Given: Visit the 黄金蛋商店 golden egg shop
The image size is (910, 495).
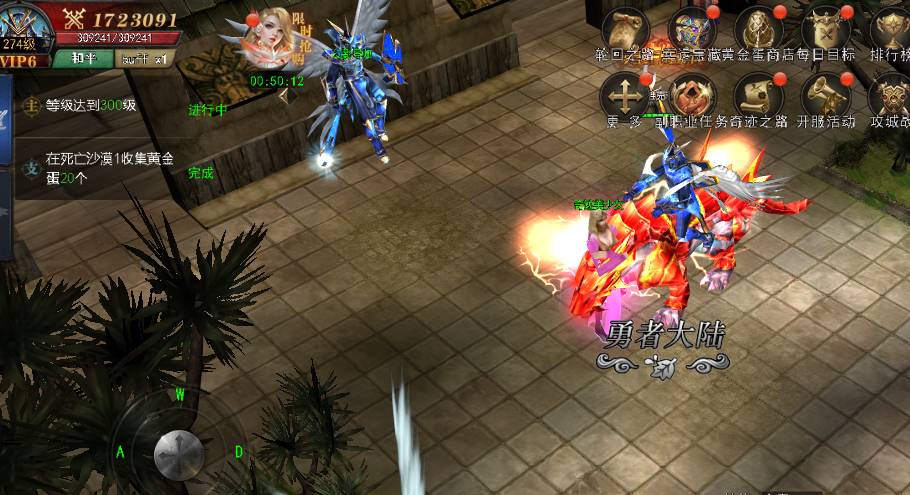Looking at the screenshot, I should [x=758, y=29].
